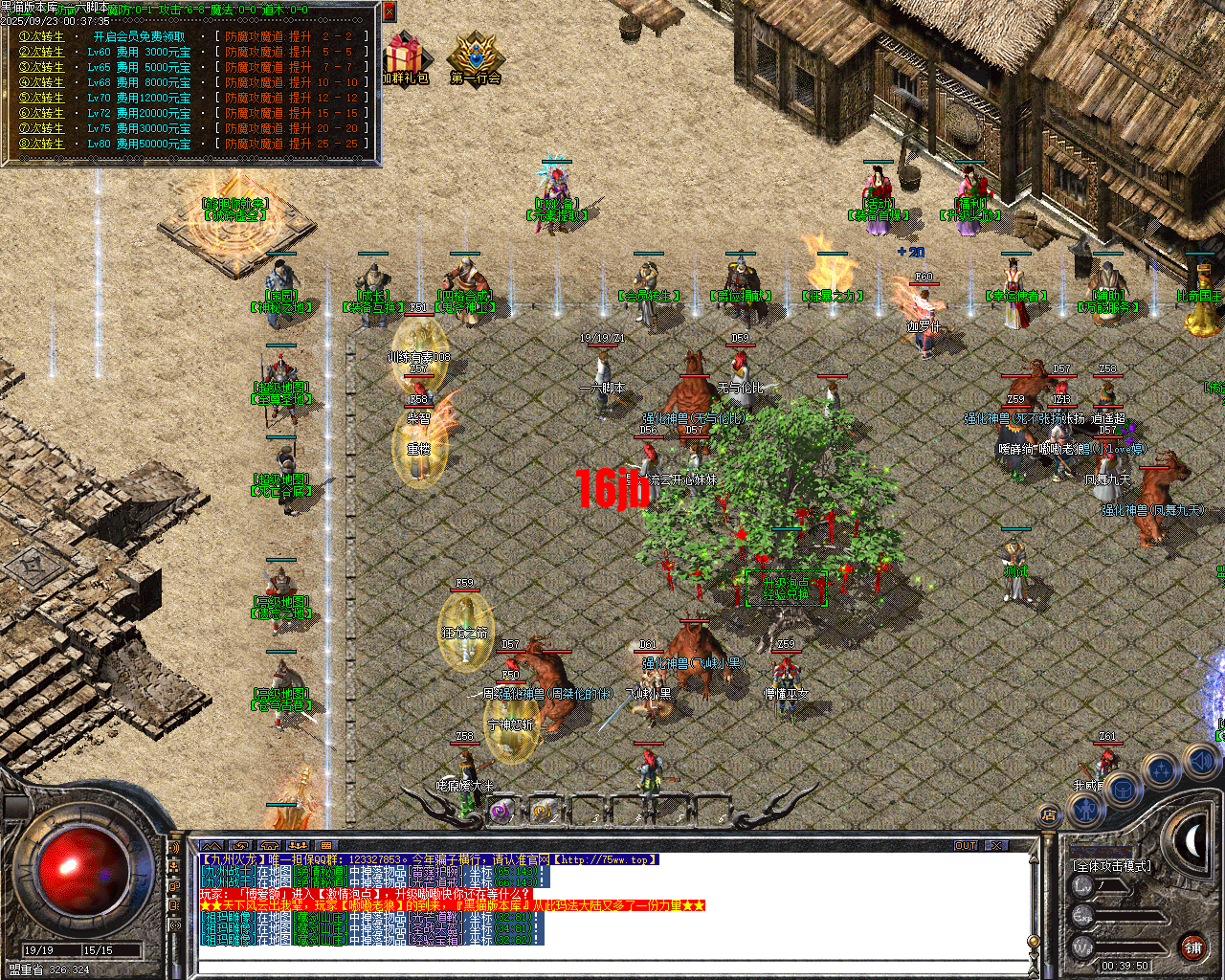
Task: Open personal shop with the 铺 button
Action: (x=1193, y=947)
